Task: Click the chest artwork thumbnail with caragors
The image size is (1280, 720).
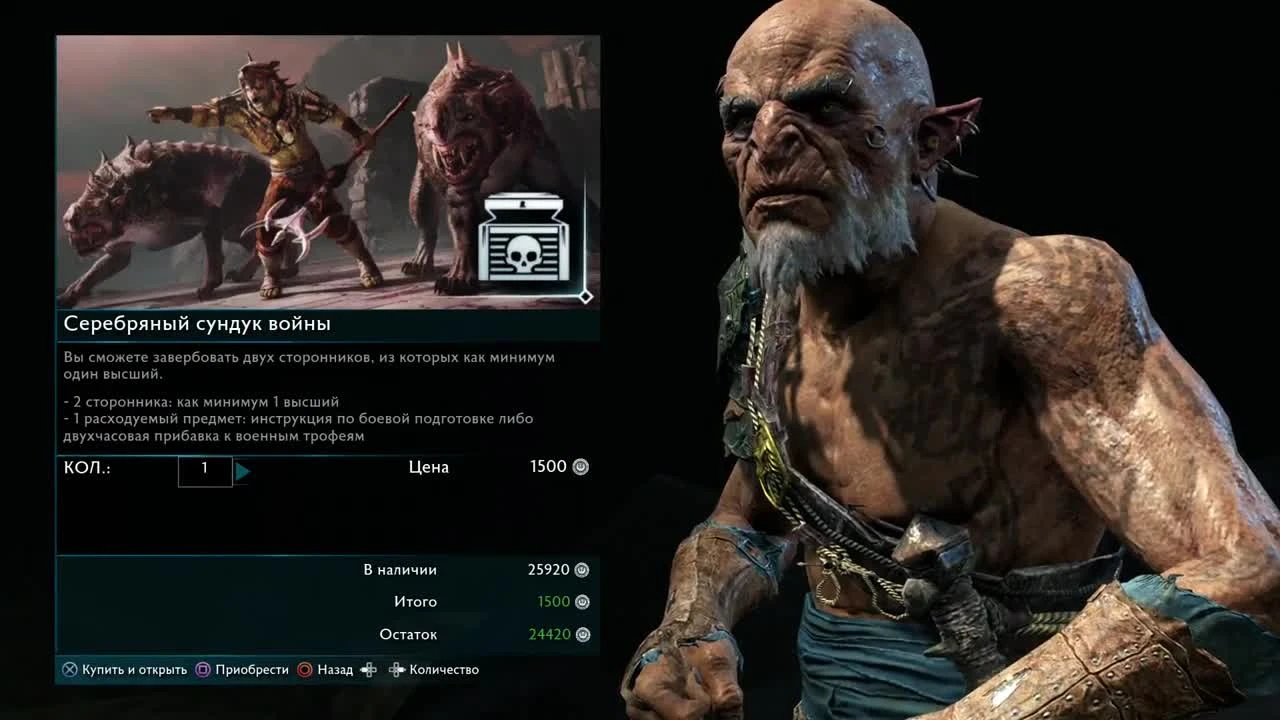Action: pyautogui.click(x=300, y=170)
